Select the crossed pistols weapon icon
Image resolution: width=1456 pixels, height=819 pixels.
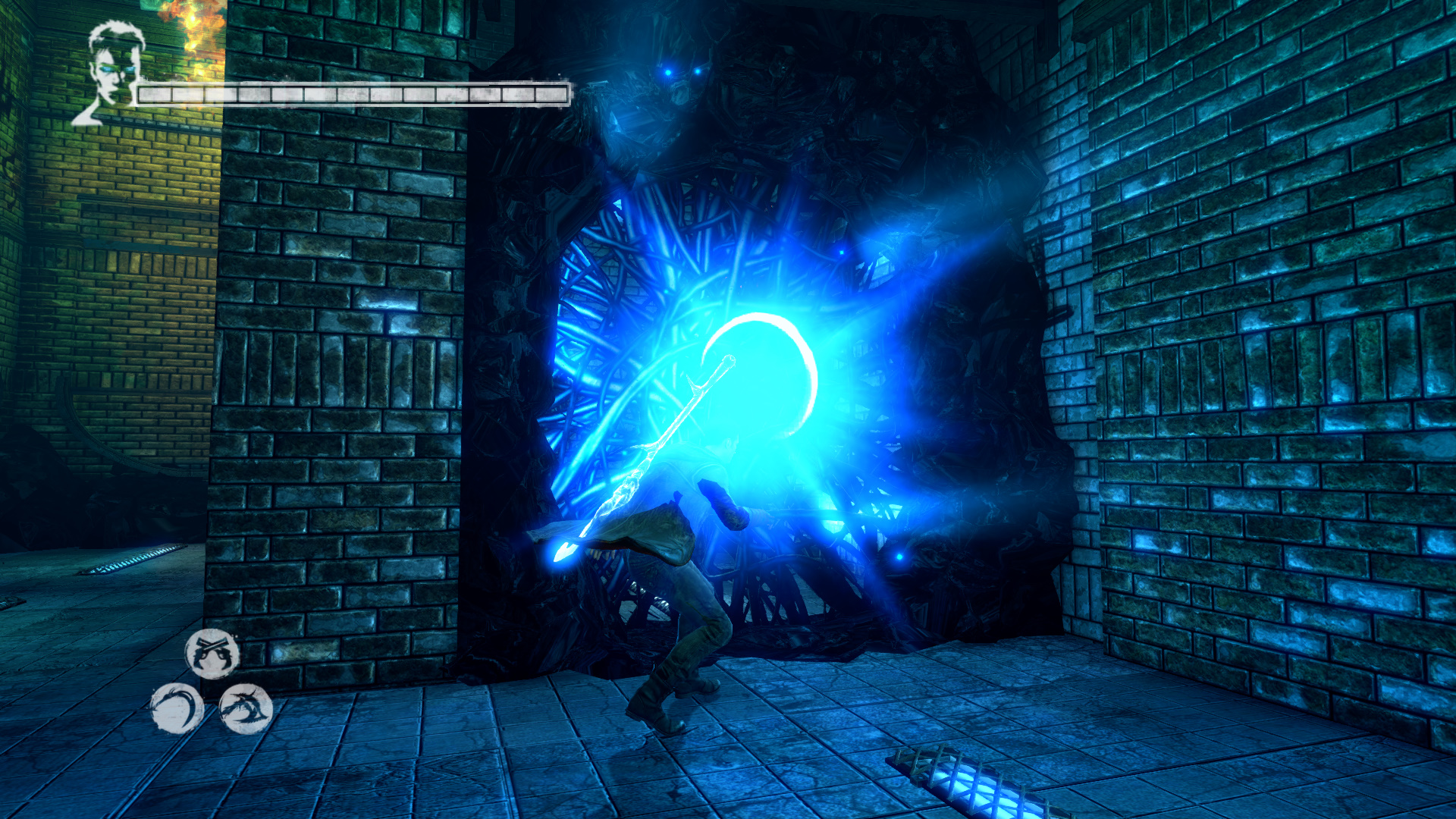pyautogui.click(x=212, y=654)
